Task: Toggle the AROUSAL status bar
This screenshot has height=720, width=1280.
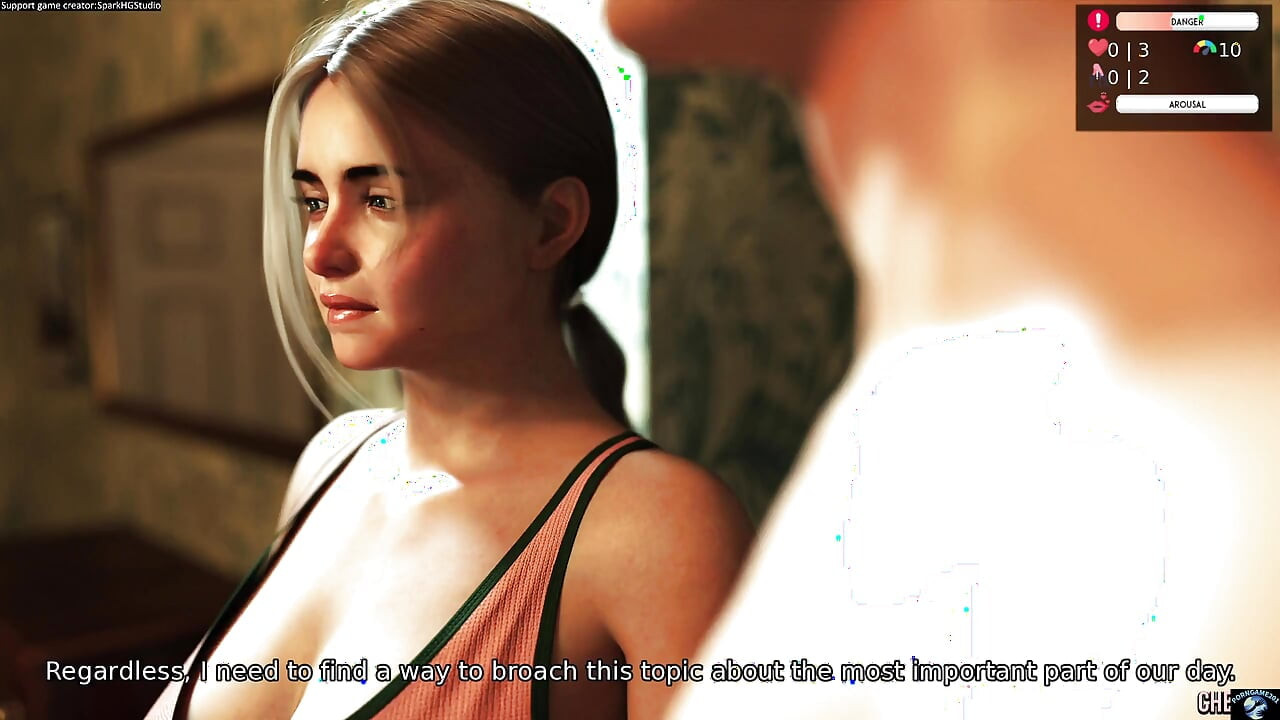Action: tap(1187, 104)
